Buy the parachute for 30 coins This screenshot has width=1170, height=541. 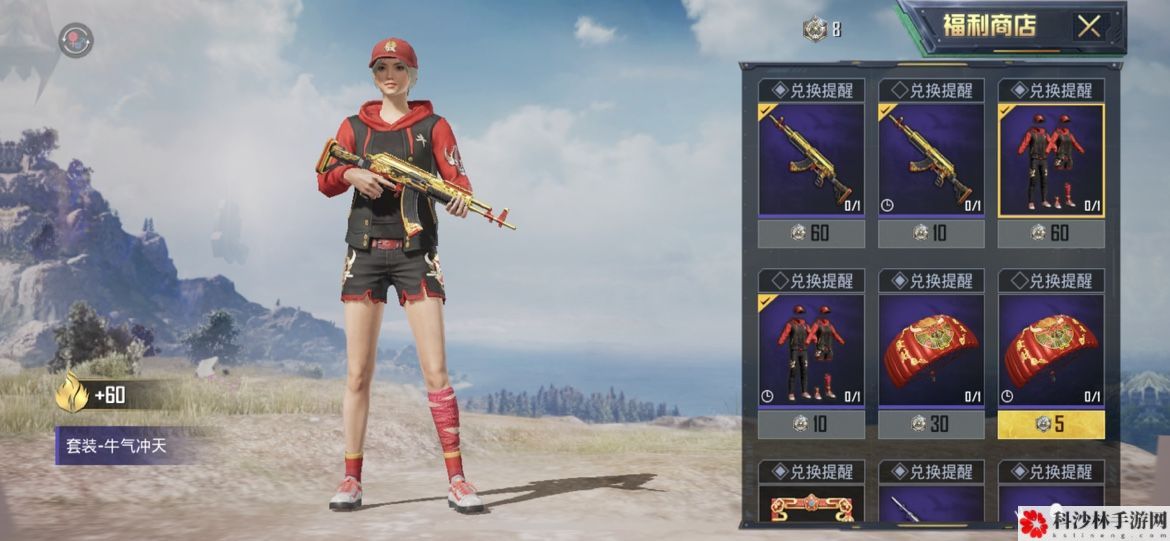[x=931, y=424]
